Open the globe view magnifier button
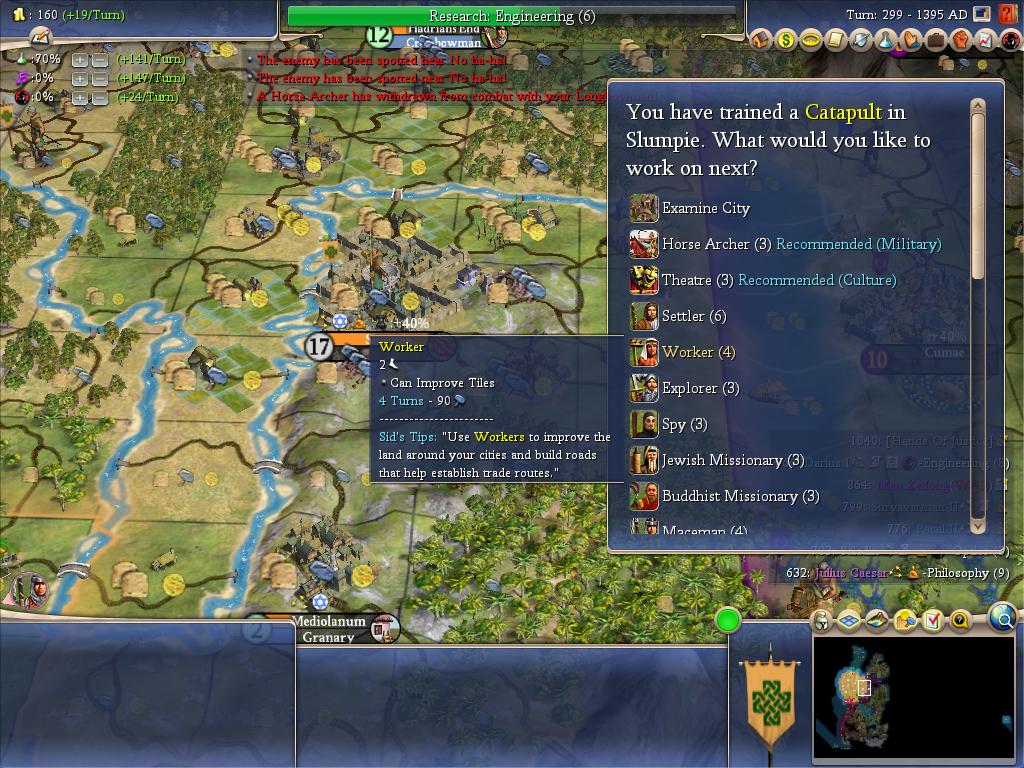Screen dimensions: 1024x768 pos(1002,620)
